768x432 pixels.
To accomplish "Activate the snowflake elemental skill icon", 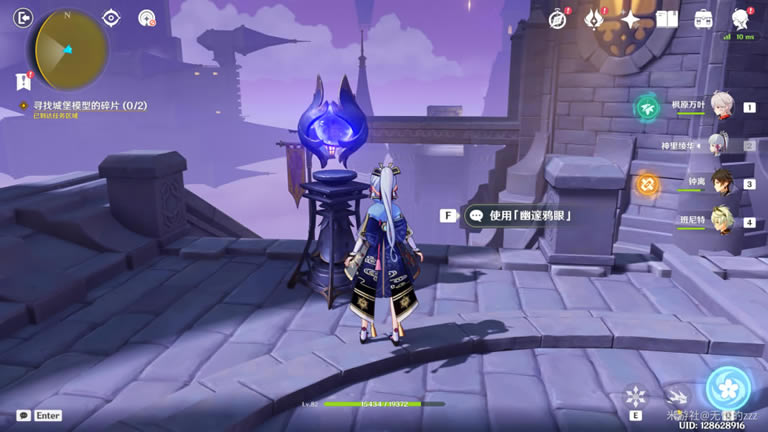I will tap(635, 396).
